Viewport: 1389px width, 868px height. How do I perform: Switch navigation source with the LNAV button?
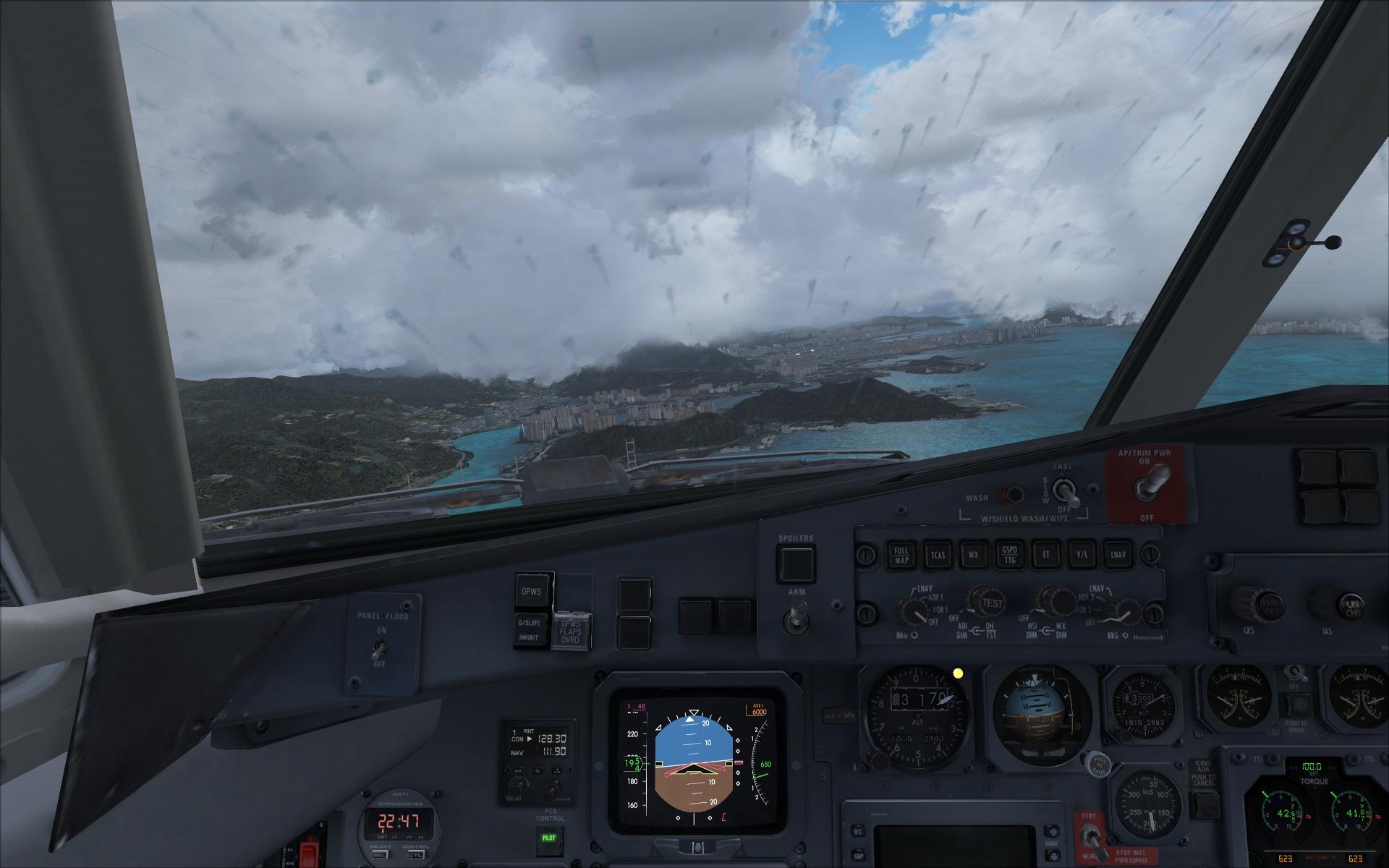pyautogui.click(x=1118, y=556)
